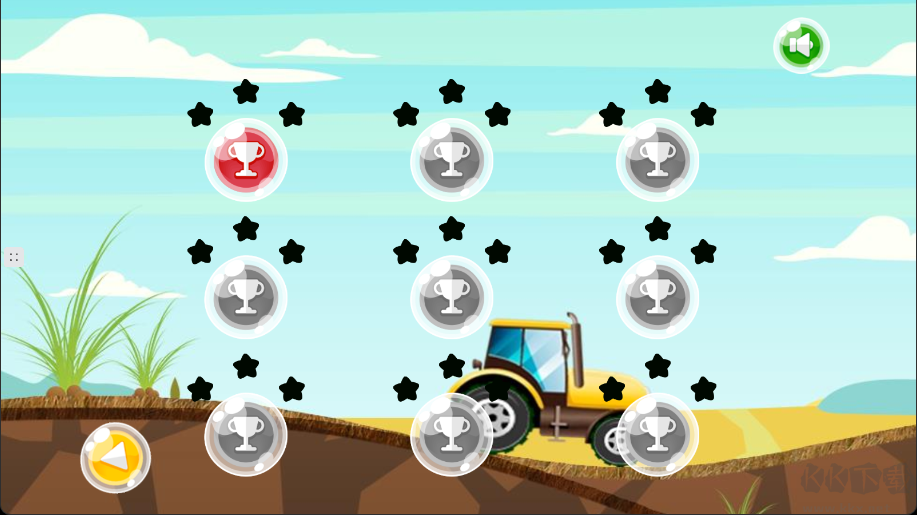Select the red trophy level bubble
Viewport: 917px width, 515px height.
(246, 160)
